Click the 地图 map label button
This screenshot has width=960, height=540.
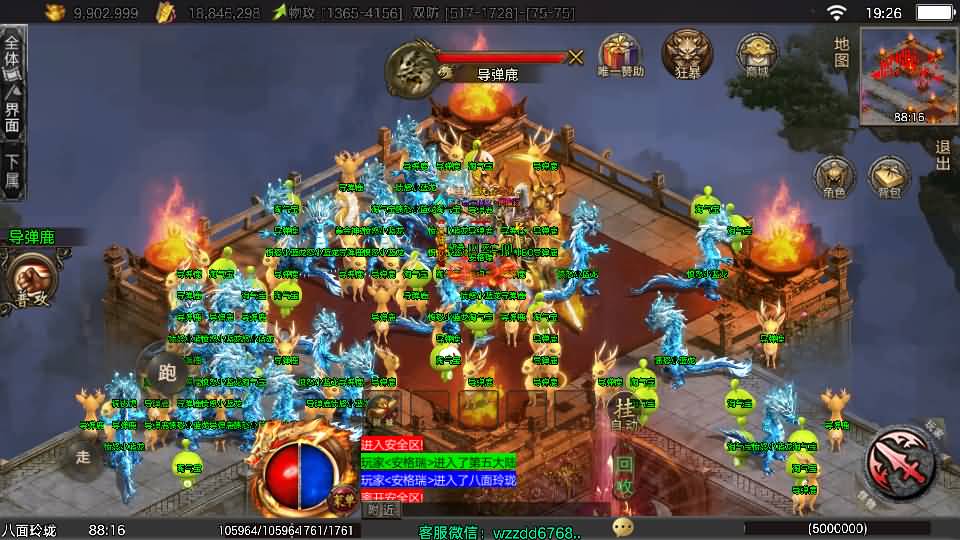click(x=842, y=52)
